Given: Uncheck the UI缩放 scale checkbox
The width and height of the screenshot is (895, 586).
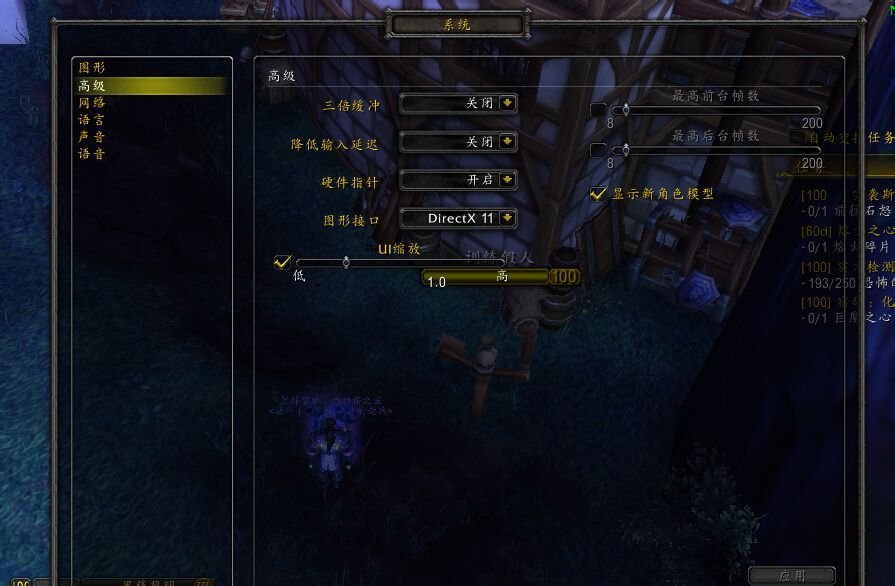Looking at the screenshot, I should [282, 263].
